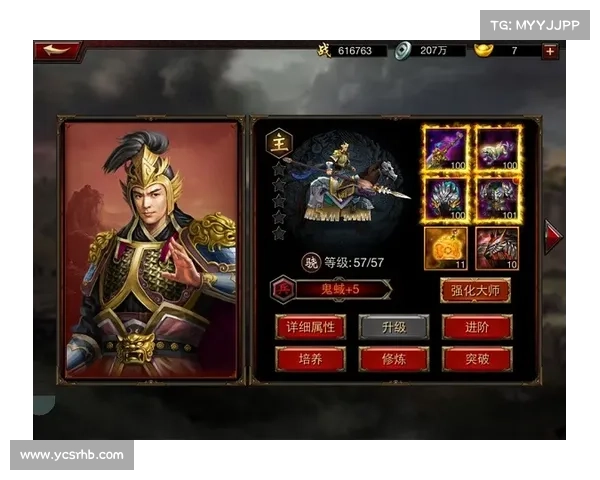Open 详细属性 detailed attributes

(310, 326)
